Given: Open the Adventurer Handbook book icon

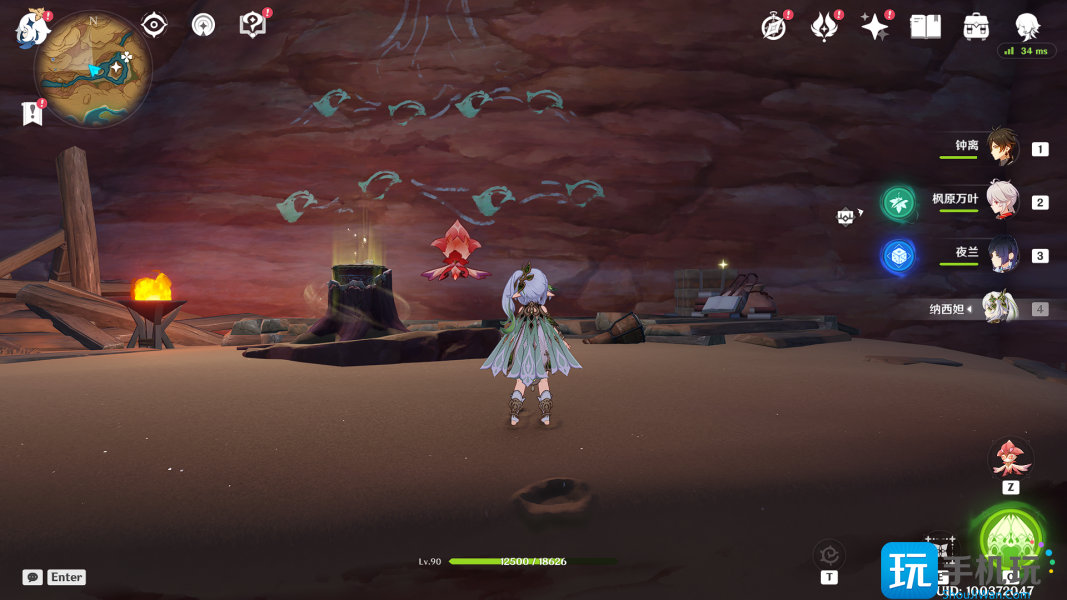Looking at the screenshot, I should click(925, 27).
